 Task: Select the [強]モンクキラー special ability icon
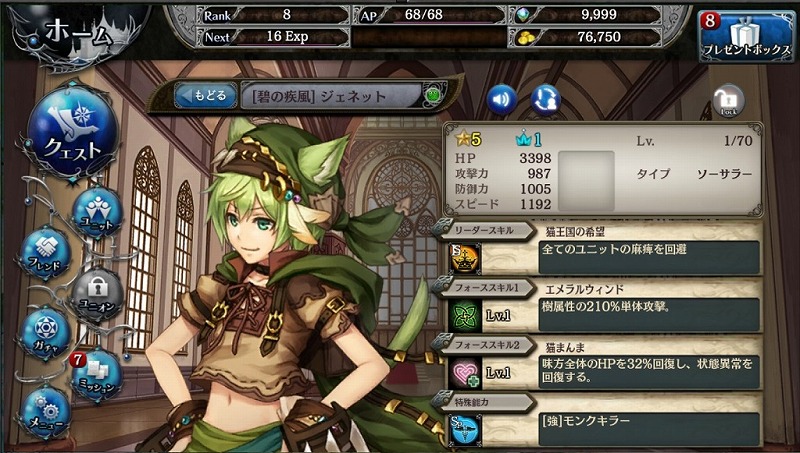465,428
